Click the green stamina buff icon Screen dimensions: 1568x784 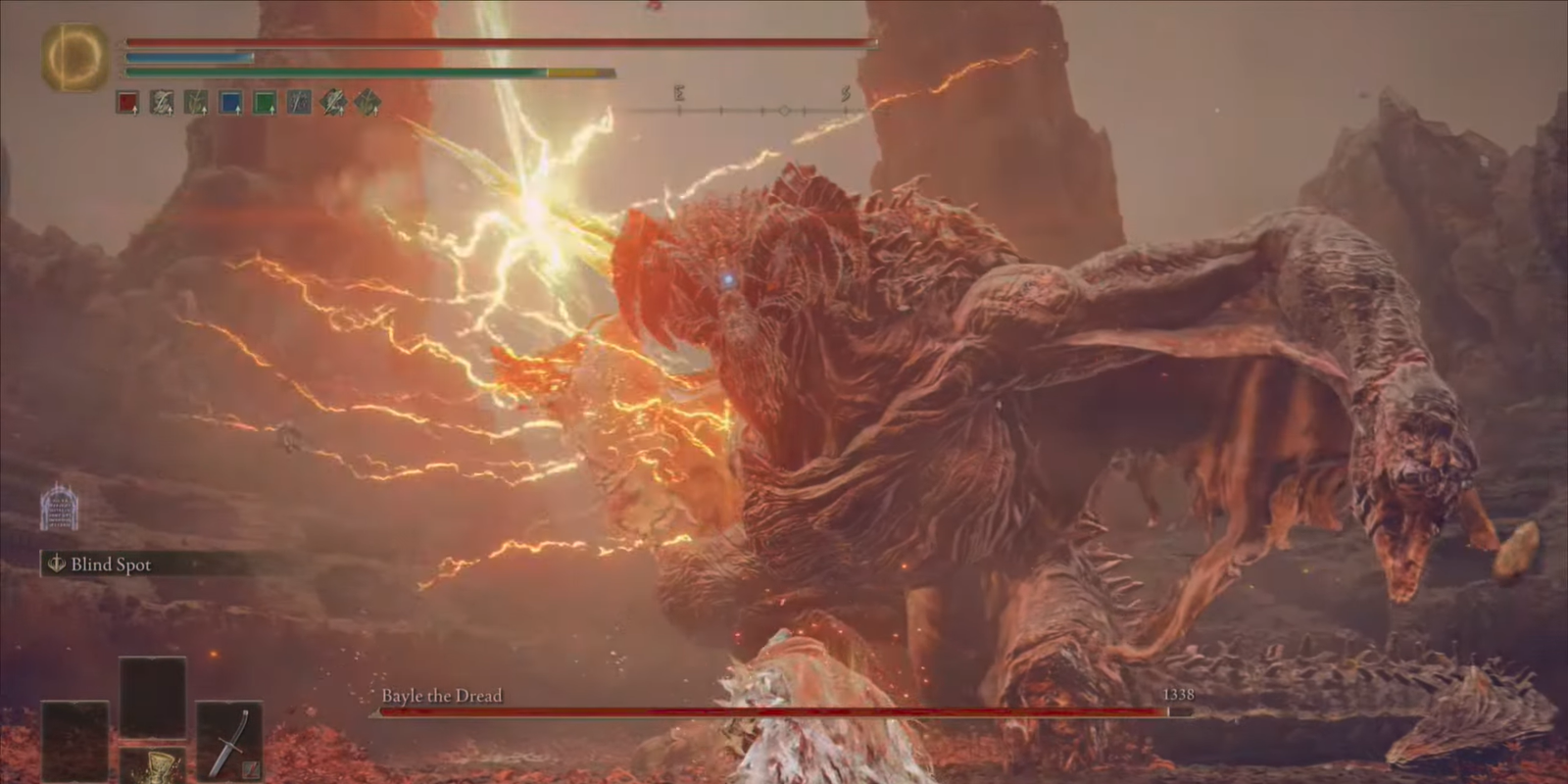(265, 102)
